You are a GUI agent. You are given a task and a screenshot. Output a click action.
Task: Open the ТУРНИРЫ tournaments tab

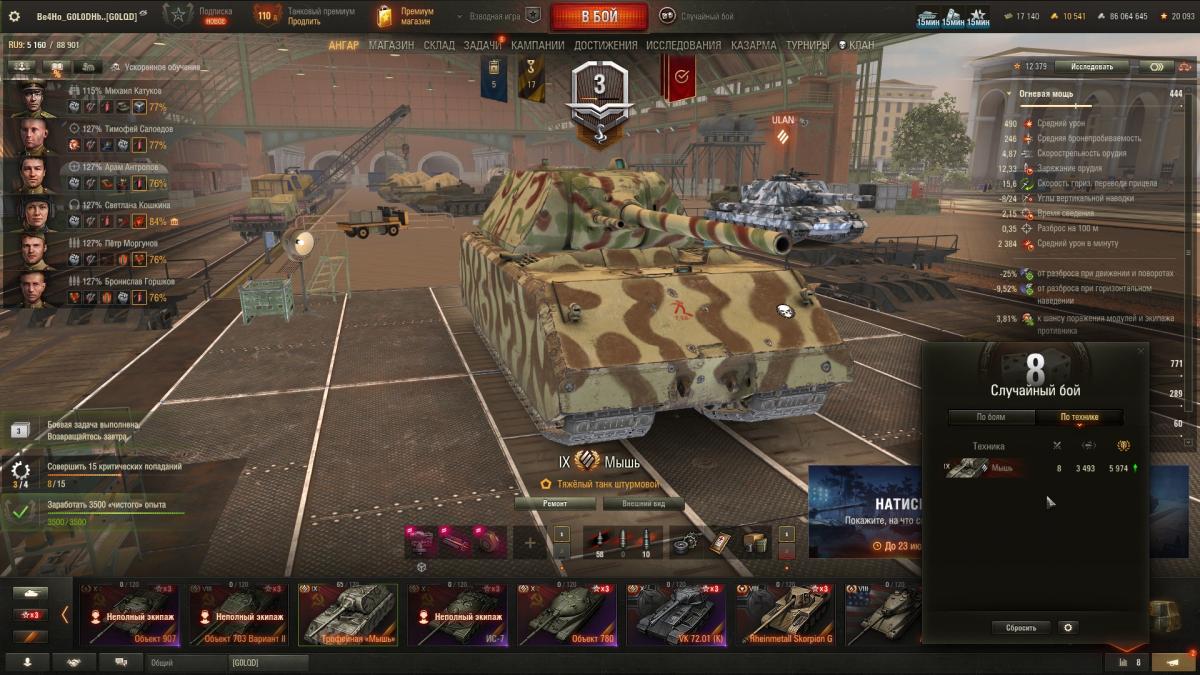(x=807, y=45)
